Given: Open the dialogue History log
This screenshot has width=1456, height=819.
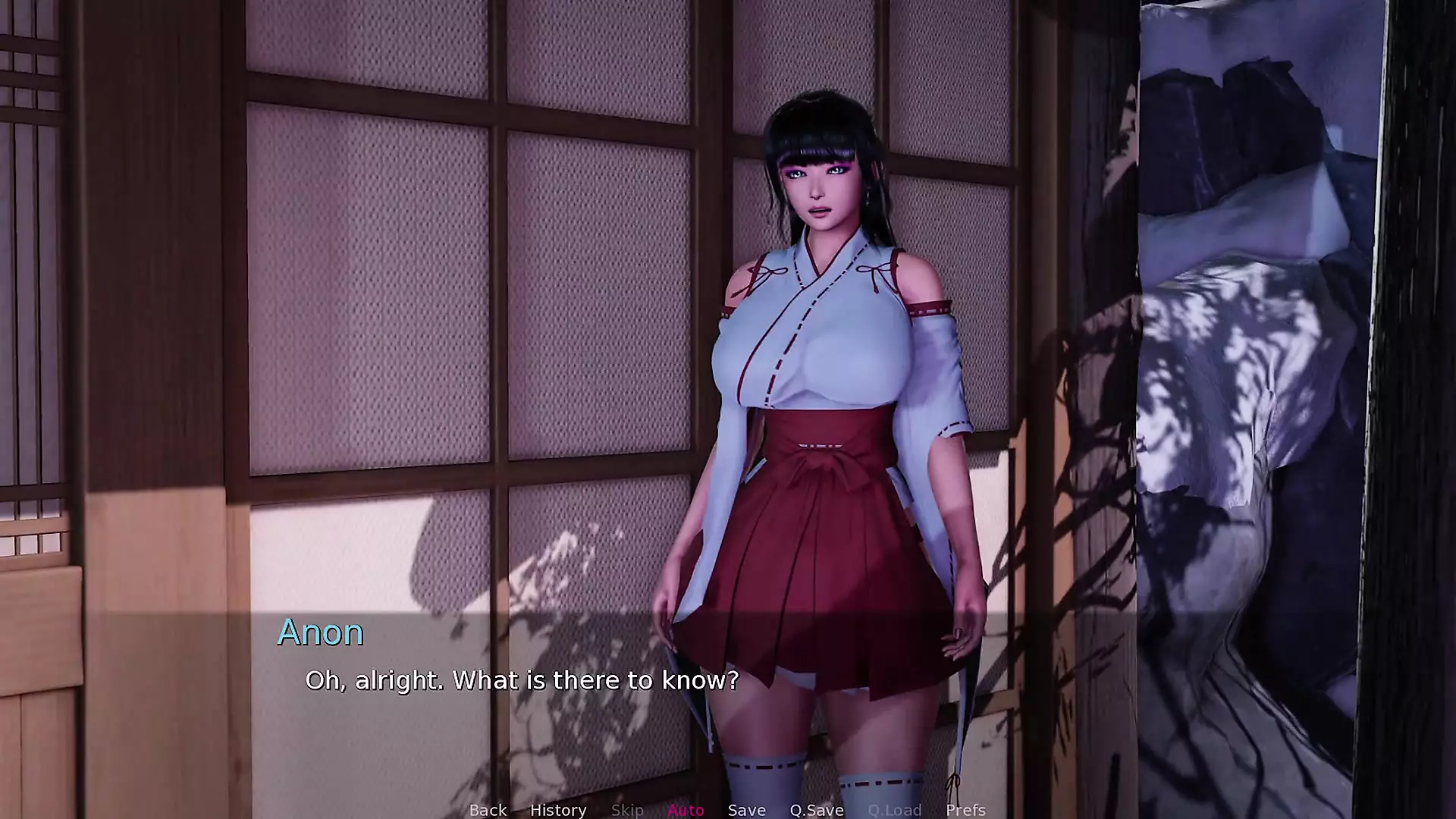Looking at the screenshot, I should coord(558,810).
